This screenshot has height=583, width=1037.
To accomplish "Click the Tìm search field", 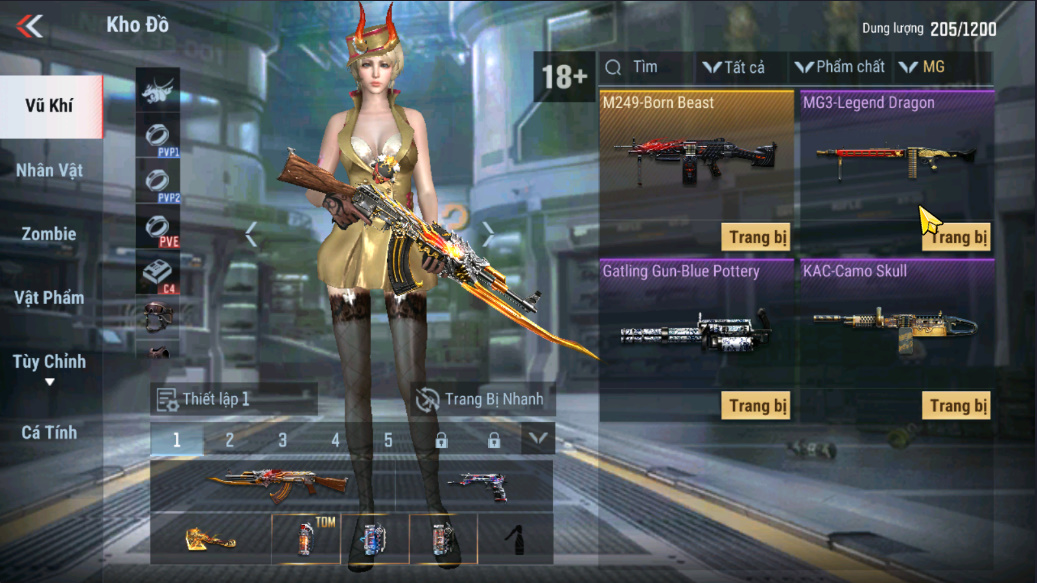I will (x=645, y=67).
